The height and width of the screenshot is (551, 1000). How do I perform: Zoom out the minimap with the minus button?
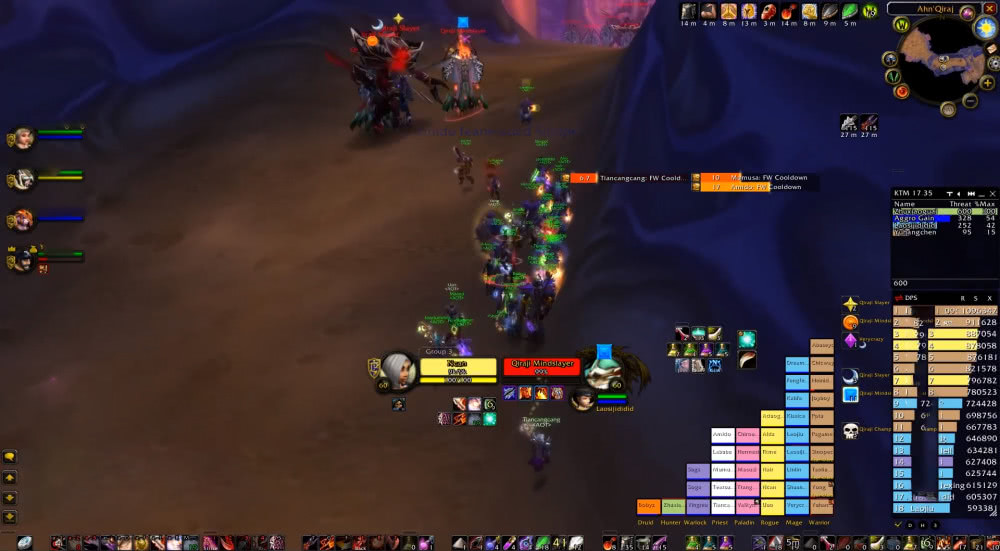pos(970,100)
